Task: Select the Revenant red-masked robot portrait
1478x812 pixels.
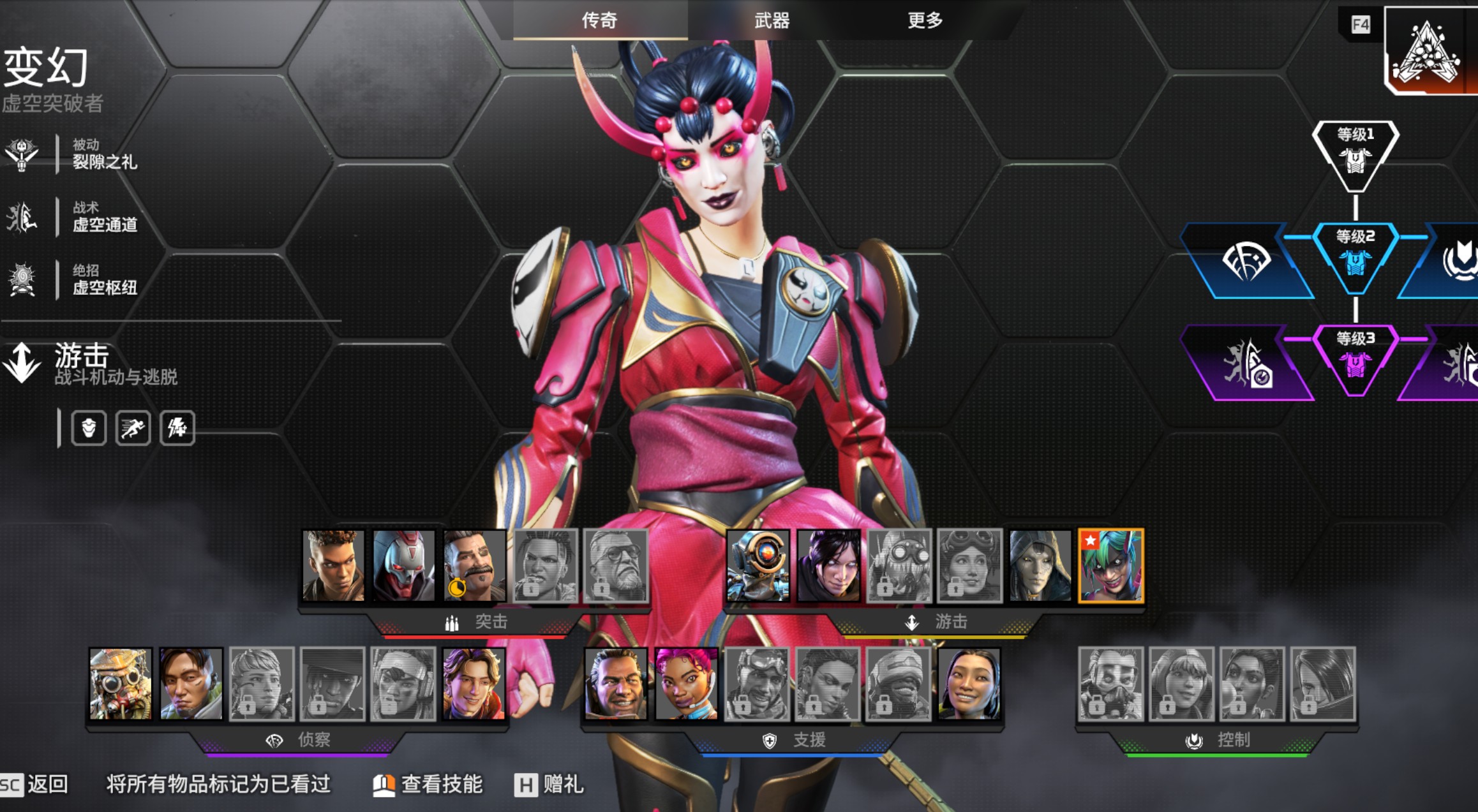Action: click(x=403, y=566)
